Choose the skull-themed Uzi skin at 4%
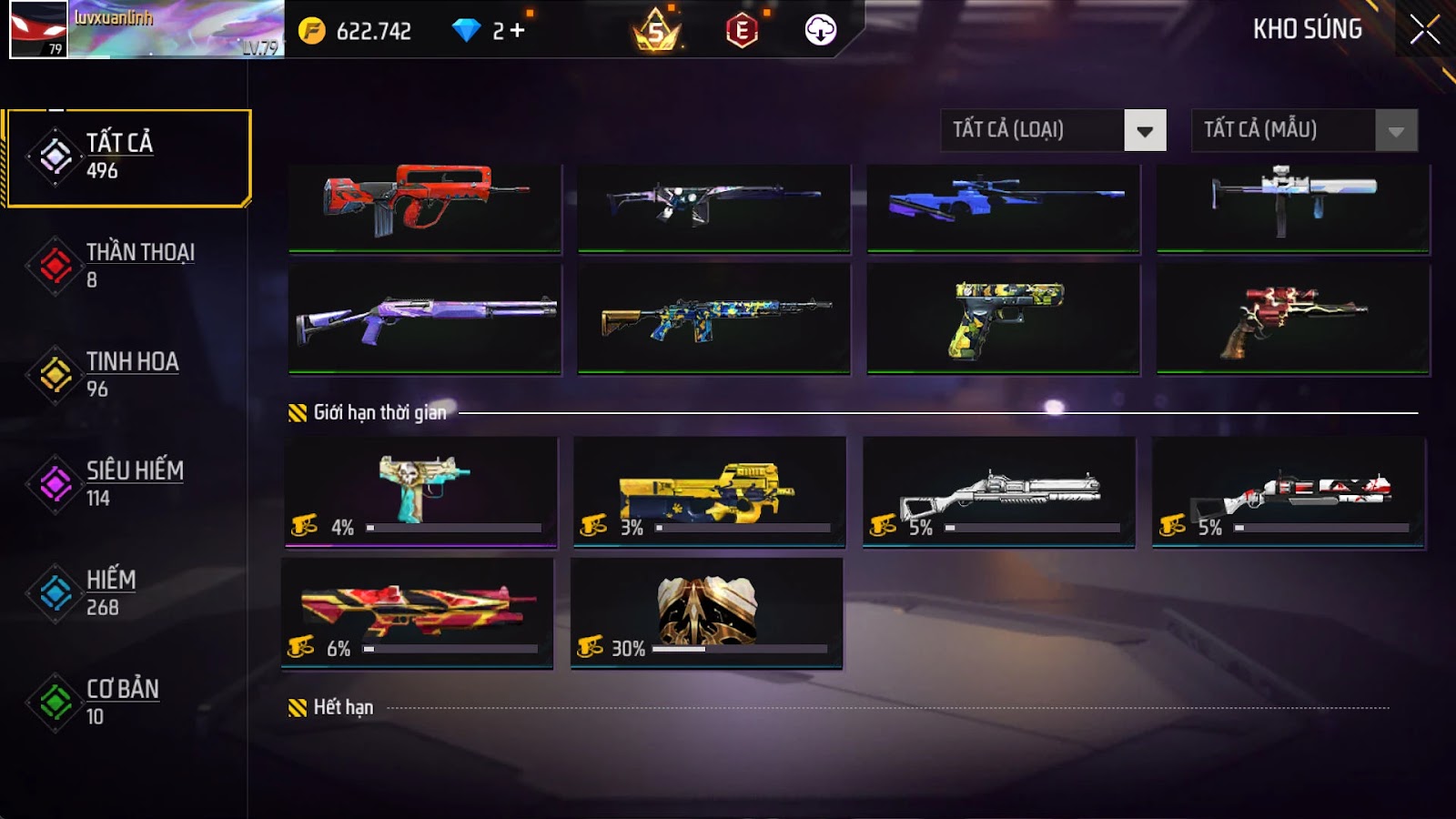Viewport: 1456px width, 819px height. 421,491
